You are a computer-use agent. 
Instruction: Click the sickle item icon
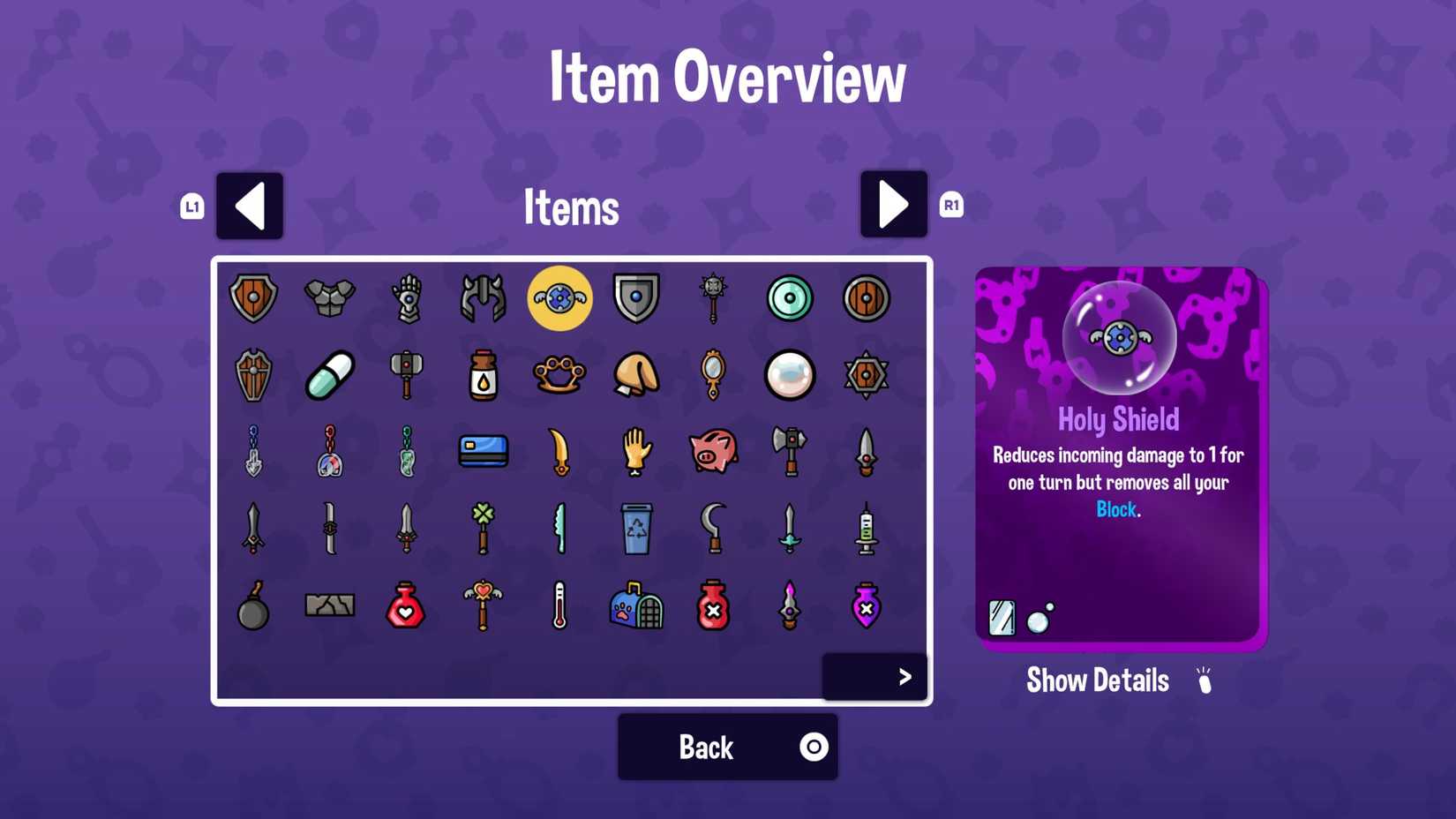coord(713,530)
